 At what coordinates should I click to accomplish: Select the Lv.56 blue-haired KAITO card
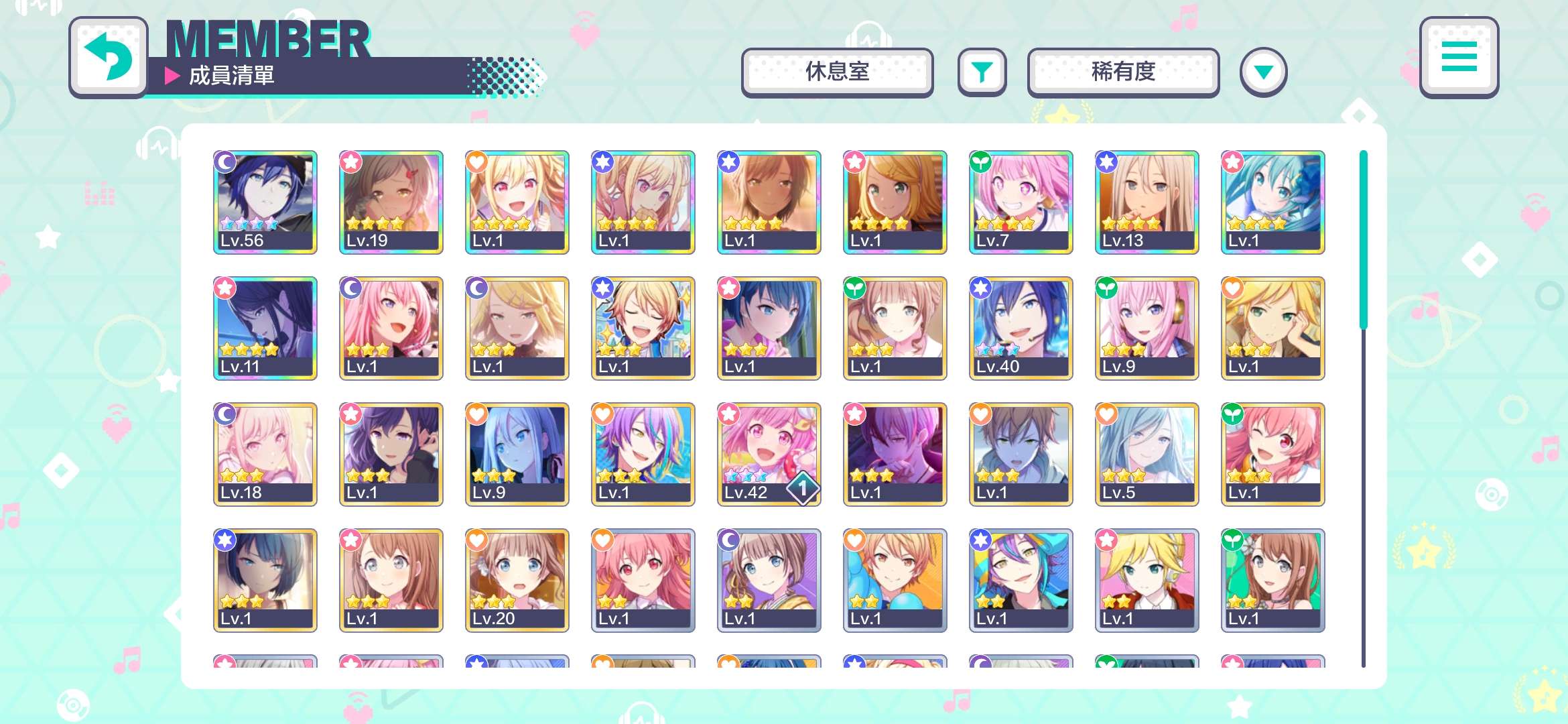click(265, 201)
